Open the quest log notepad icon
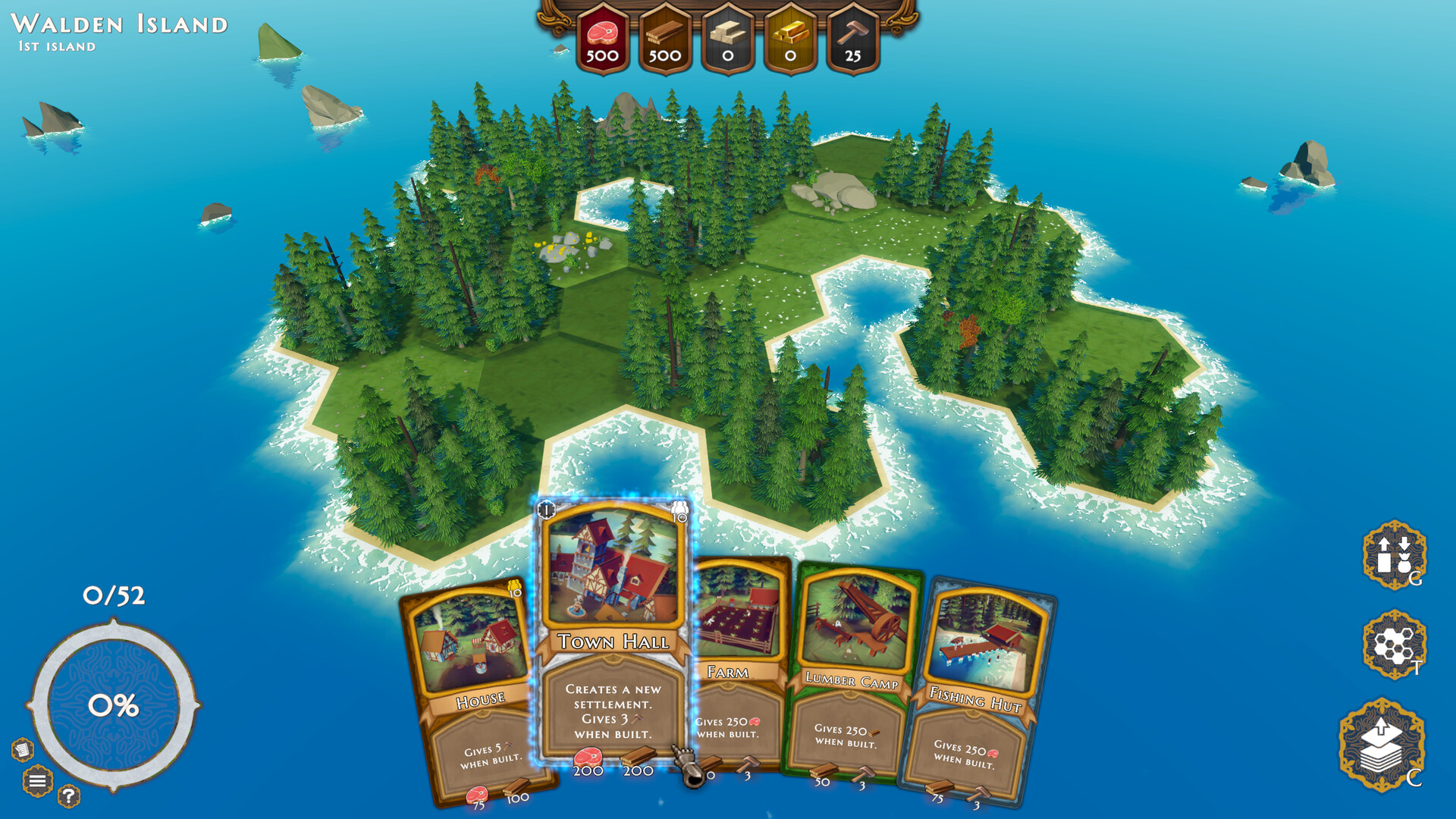The height and width of the screenshot is (819, 1456). [x=21, y=748]
